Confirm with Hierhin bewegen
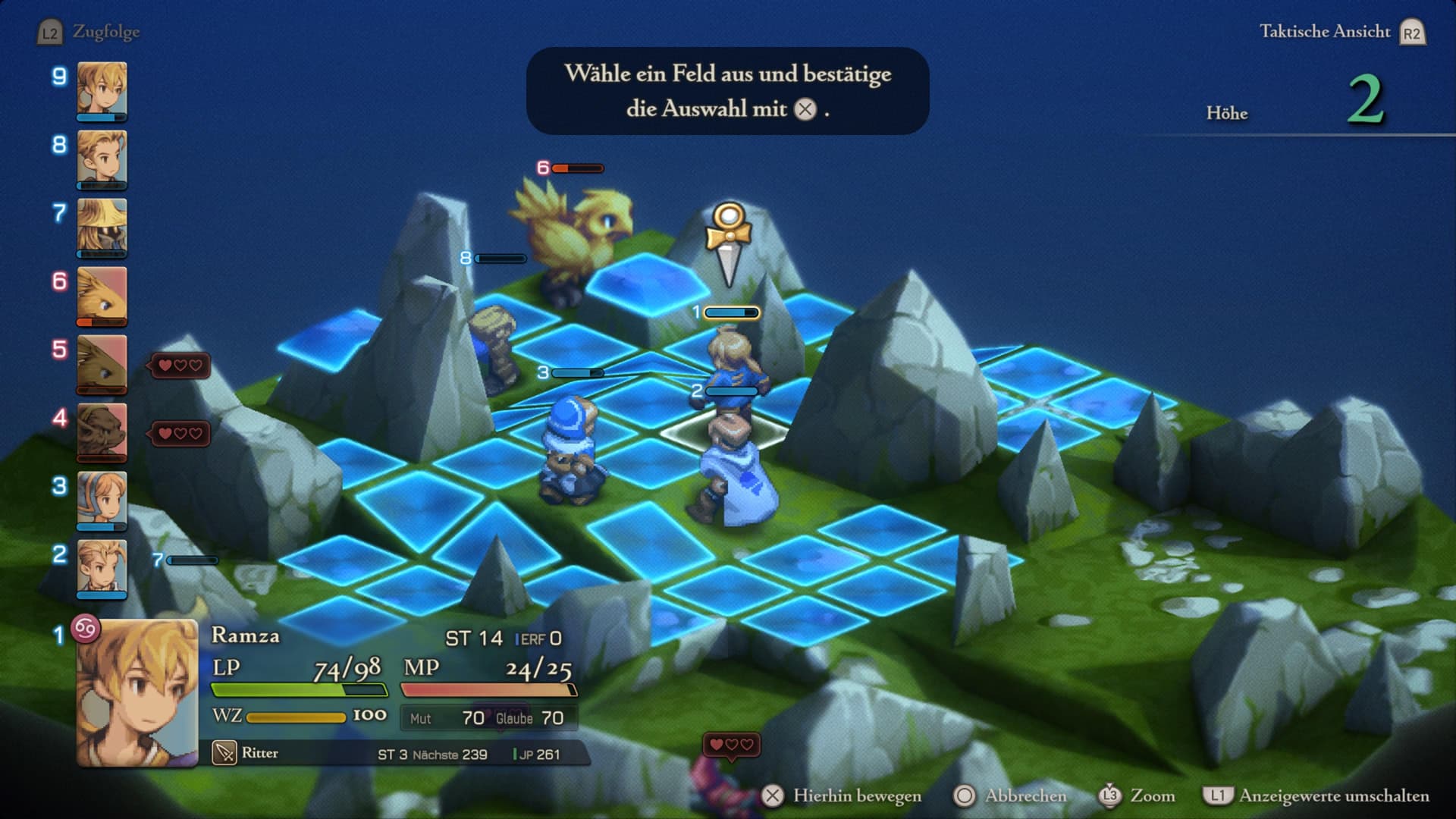Image resolution: width=1456 pixels, height=819 pixels. pyautogui.click(x=842, y=795)
